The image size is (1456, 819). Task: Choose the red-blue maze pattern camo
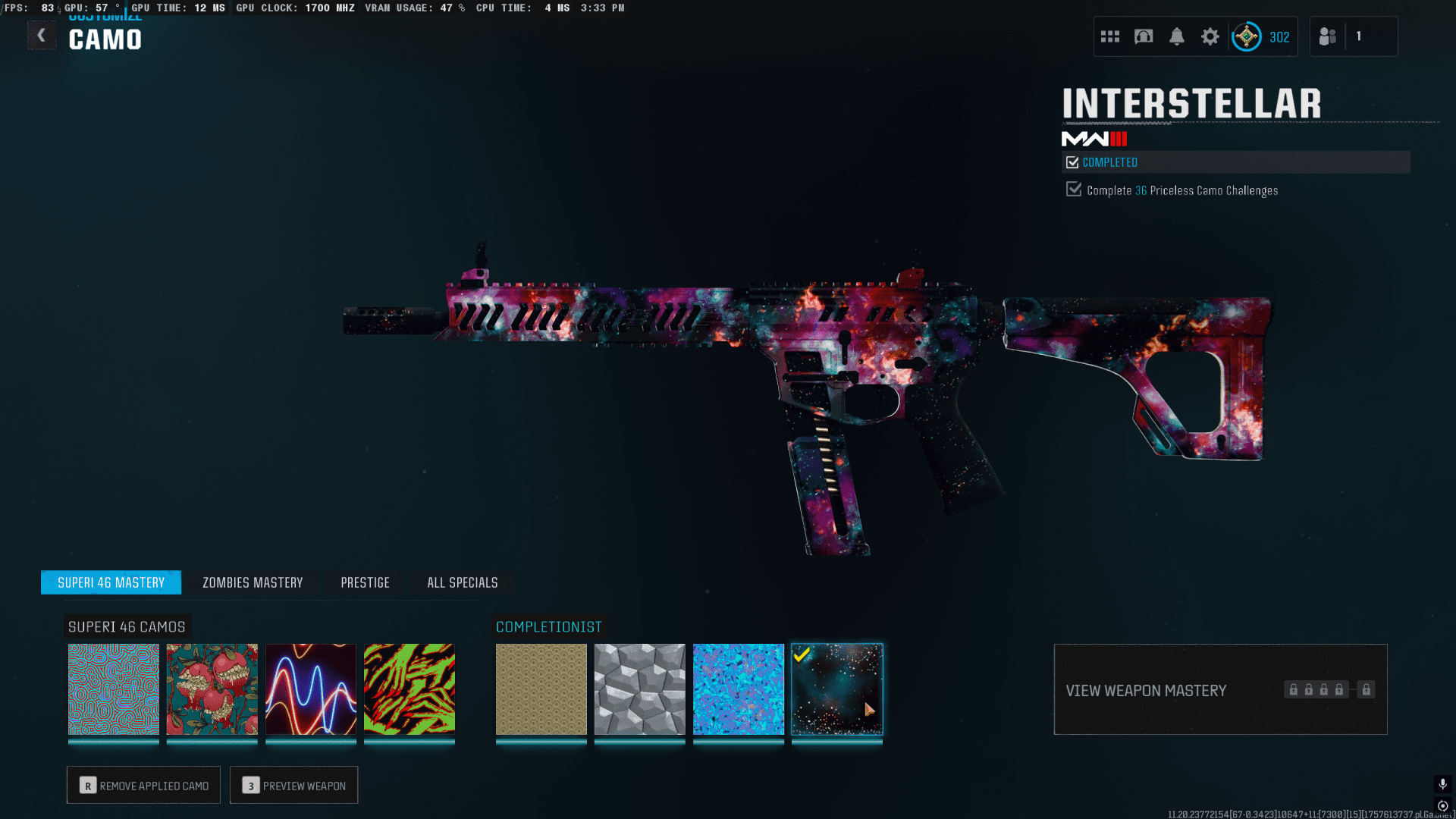114,689
